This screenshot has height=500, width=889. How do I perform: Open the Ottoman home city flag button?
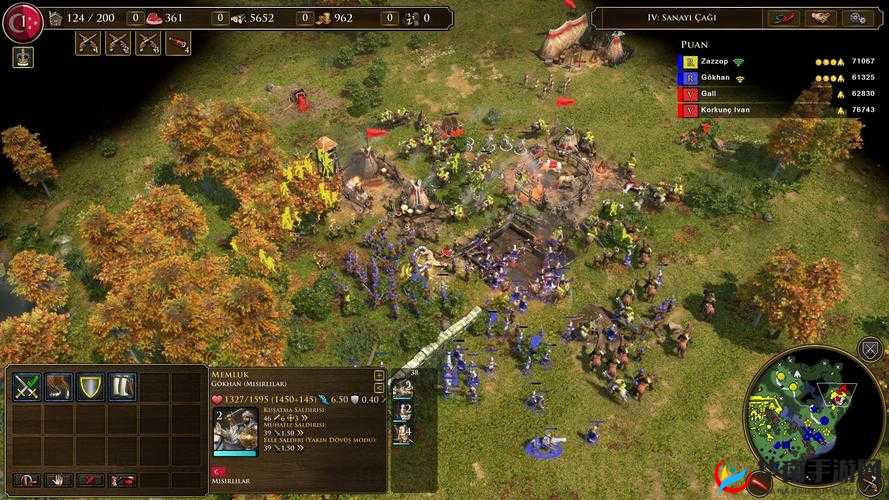coord(22,22)
